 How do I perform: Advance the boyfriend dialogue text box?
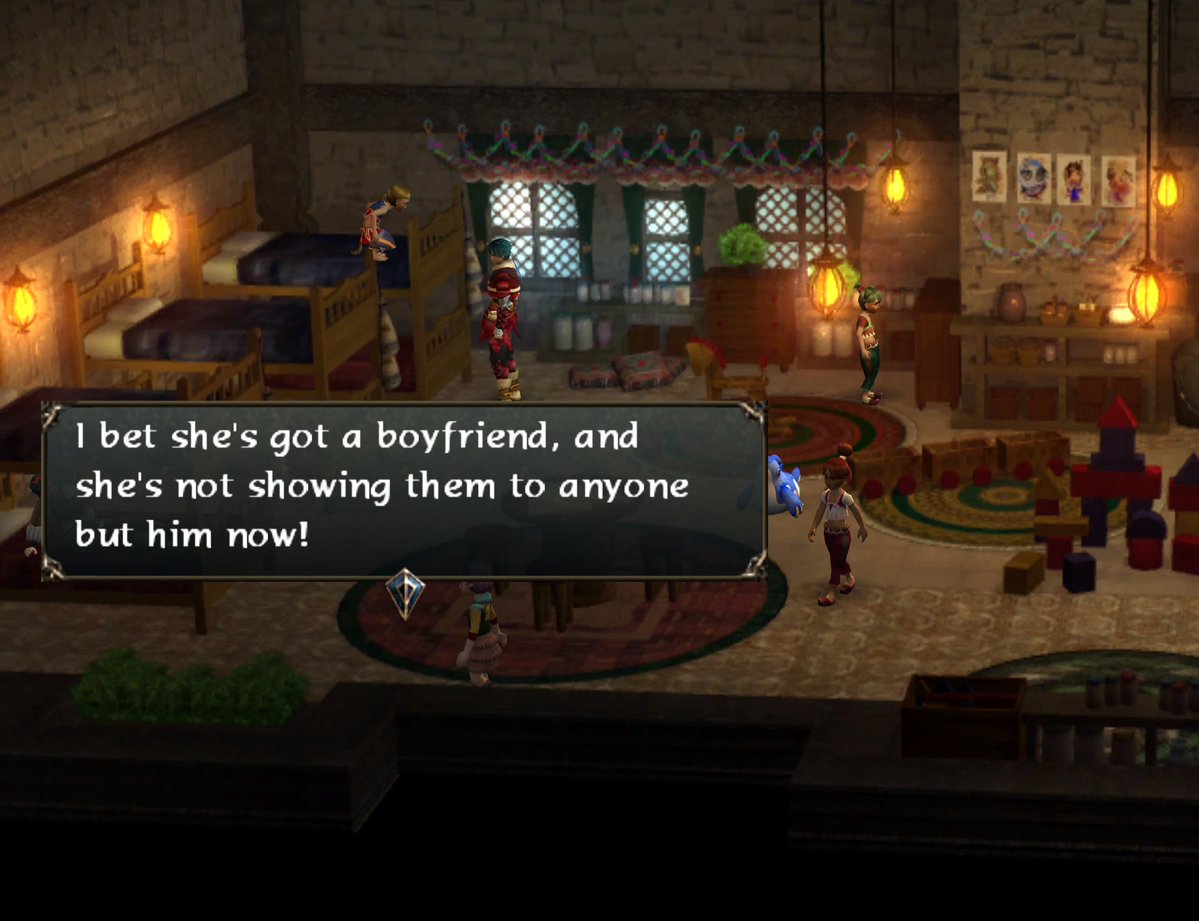403,490
